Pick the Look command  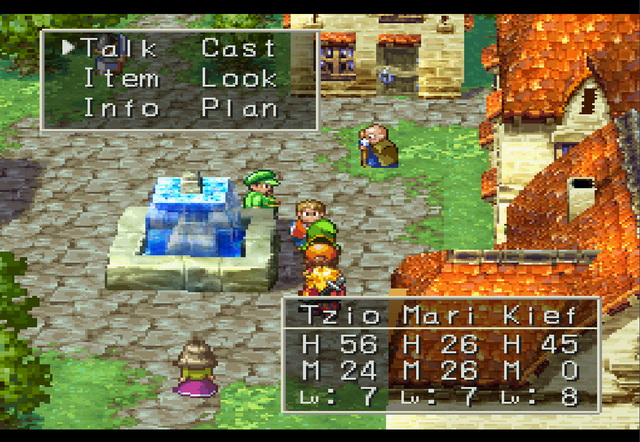tap(239, 77)
